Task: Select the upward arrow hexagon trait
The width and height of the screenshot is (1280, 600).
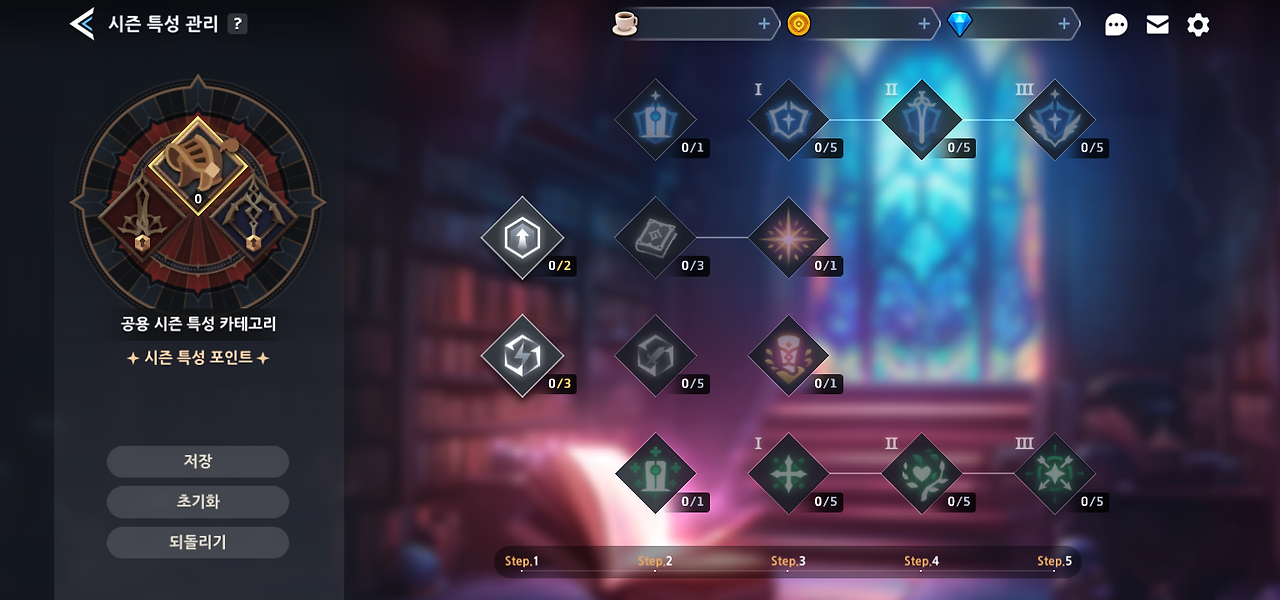Action: (521, 238)
